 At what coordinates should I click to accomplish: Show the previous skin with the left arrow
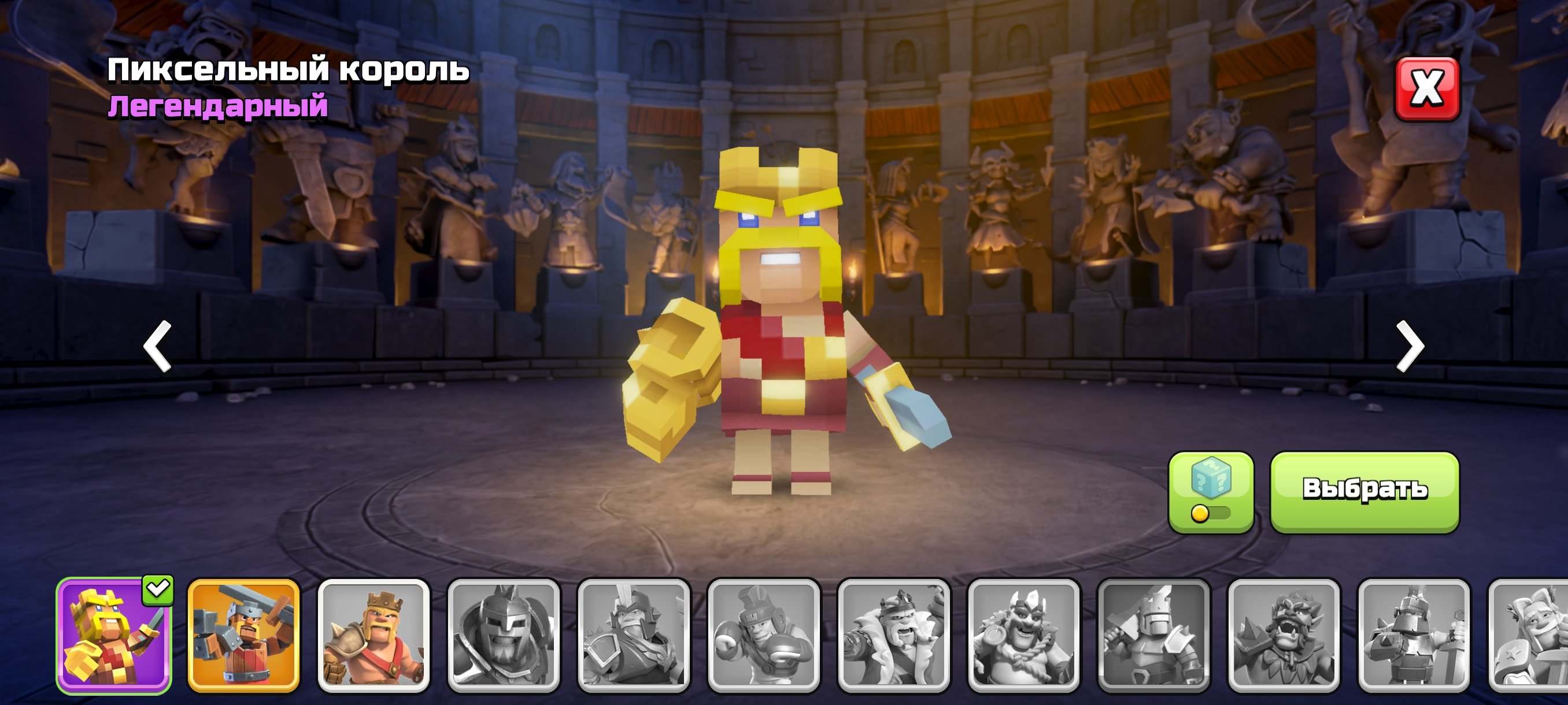[158, 346]
